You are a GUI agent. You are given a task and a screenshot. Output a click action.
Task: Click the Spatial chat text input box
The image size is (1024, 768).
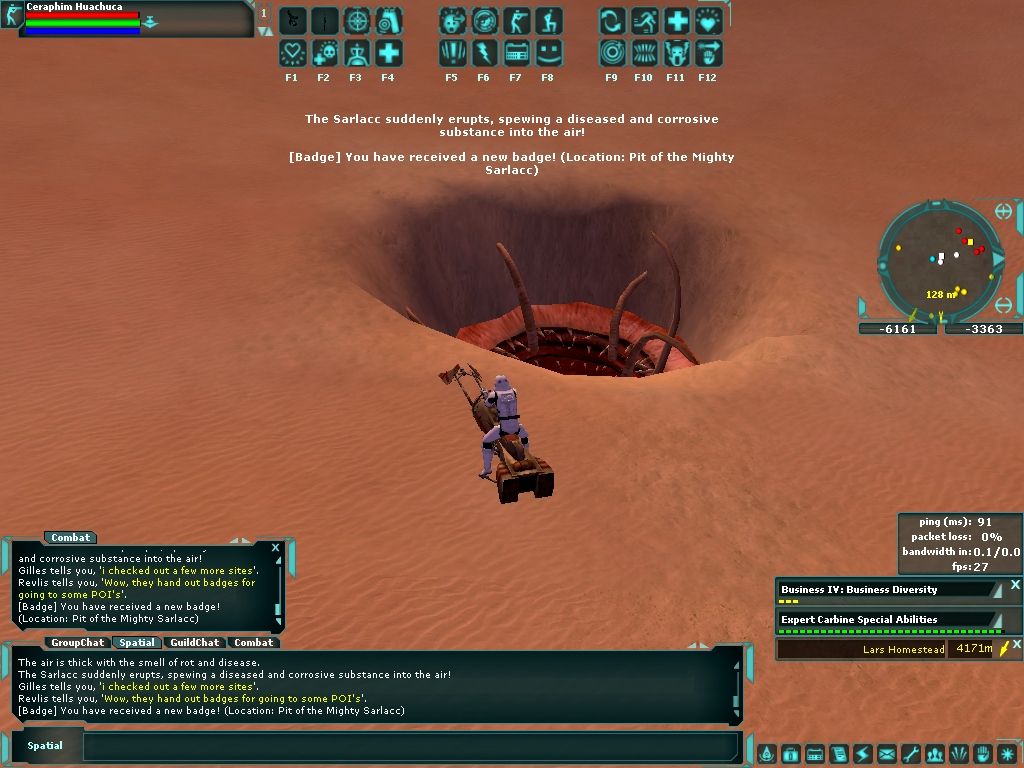[x=410, y=746]
